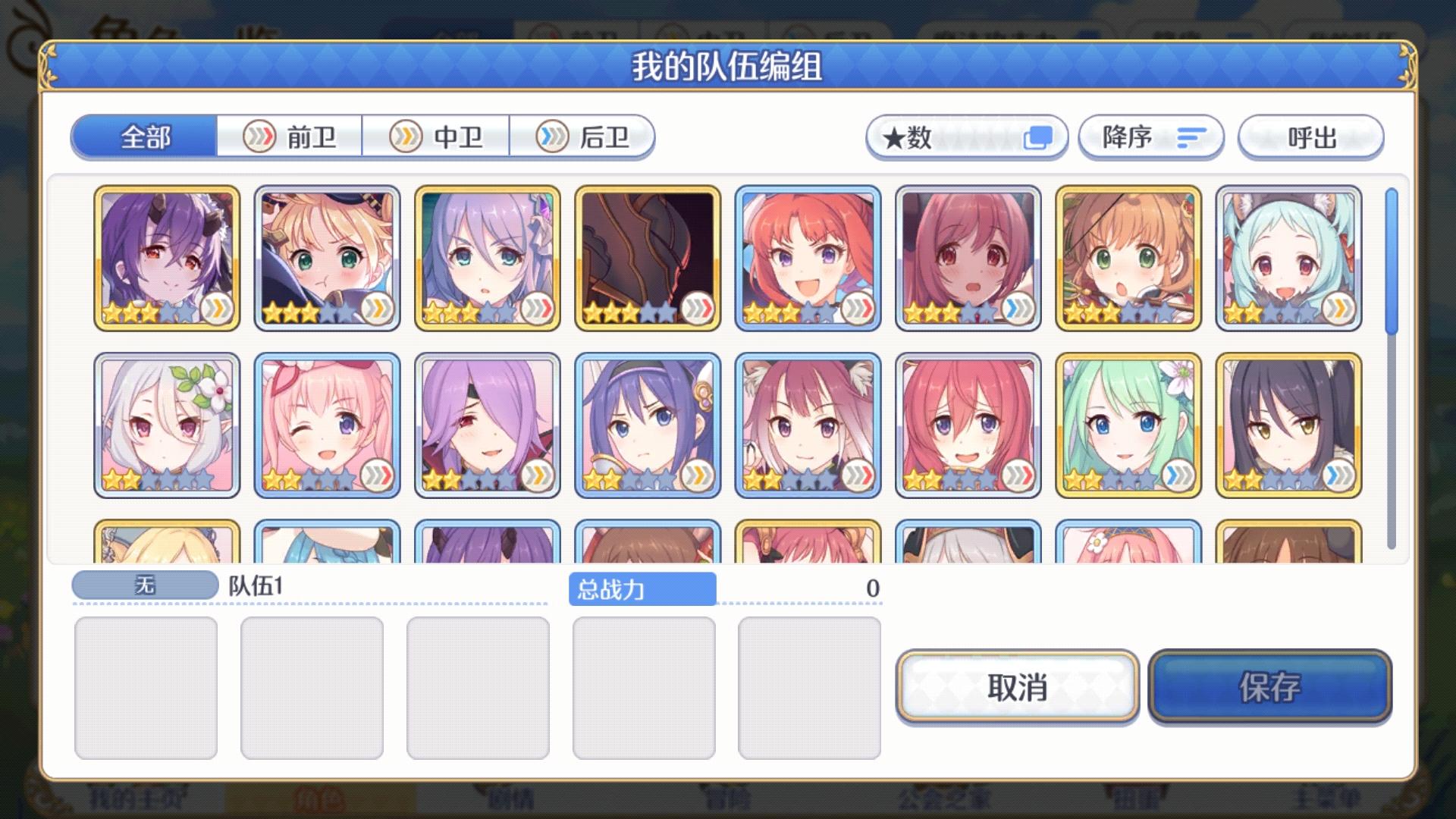Click the red arrow icon on the 前卫 tab
This screenshot has height=819, width=1456.
(x=259, y=136)
